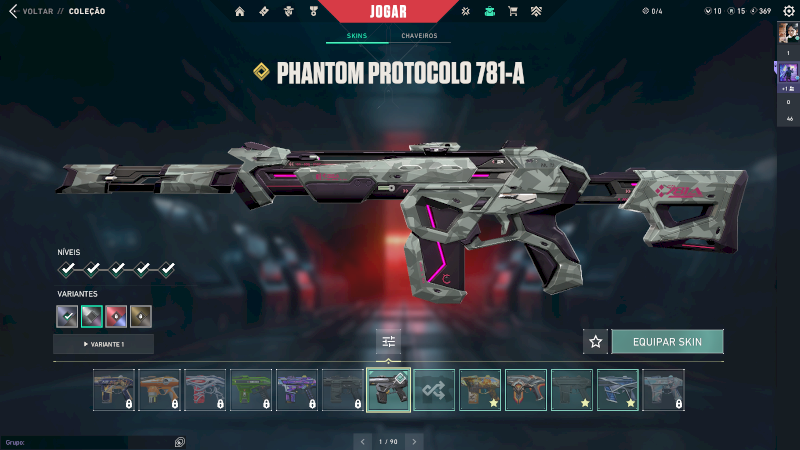Play the Variante 1 preview
Image resolution: width=800 pixels, height=450 pixels.
tap(103, 344)
